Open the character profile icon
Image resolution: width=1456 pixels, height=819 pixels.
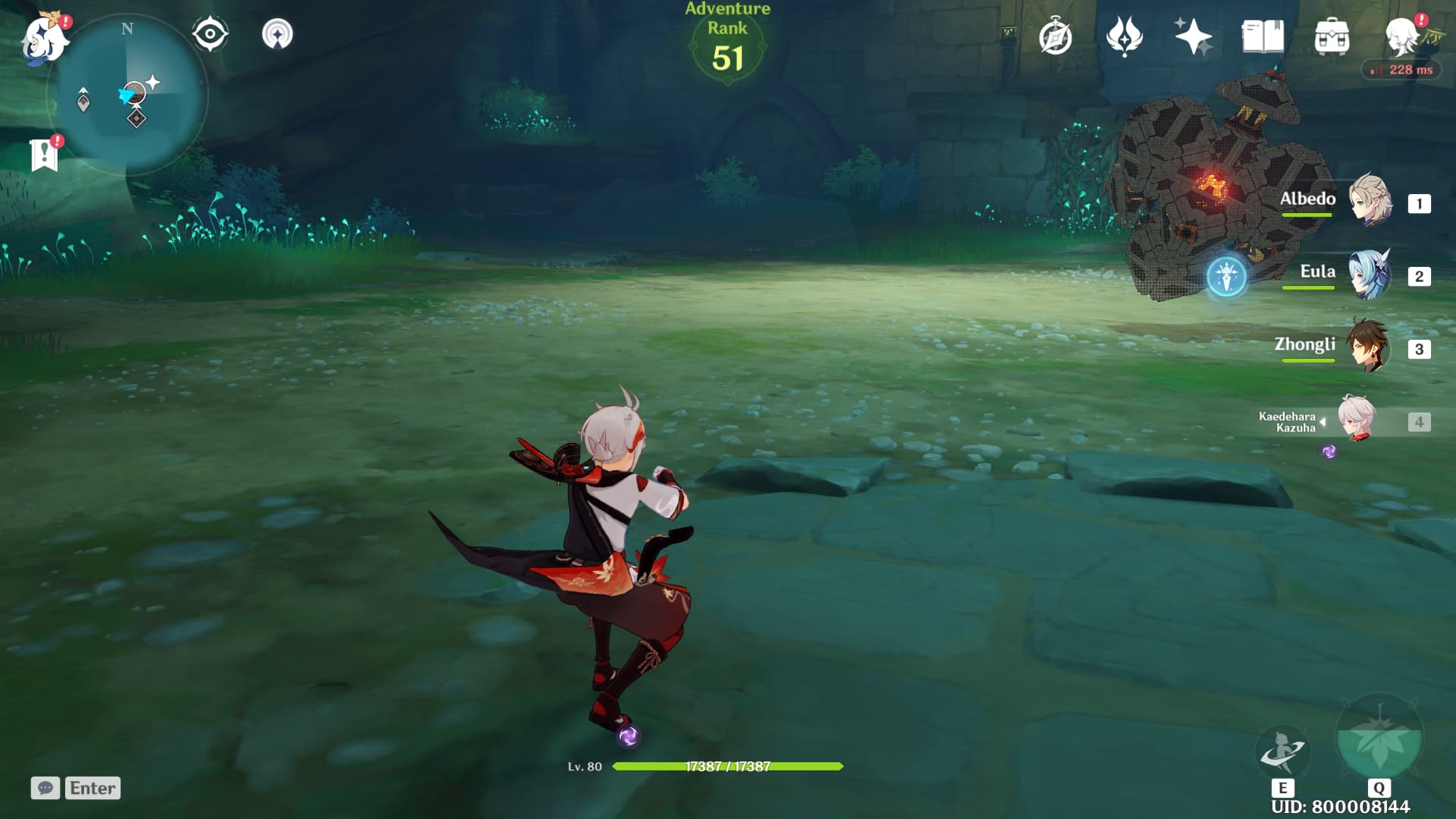click(x=1403, y=36)
